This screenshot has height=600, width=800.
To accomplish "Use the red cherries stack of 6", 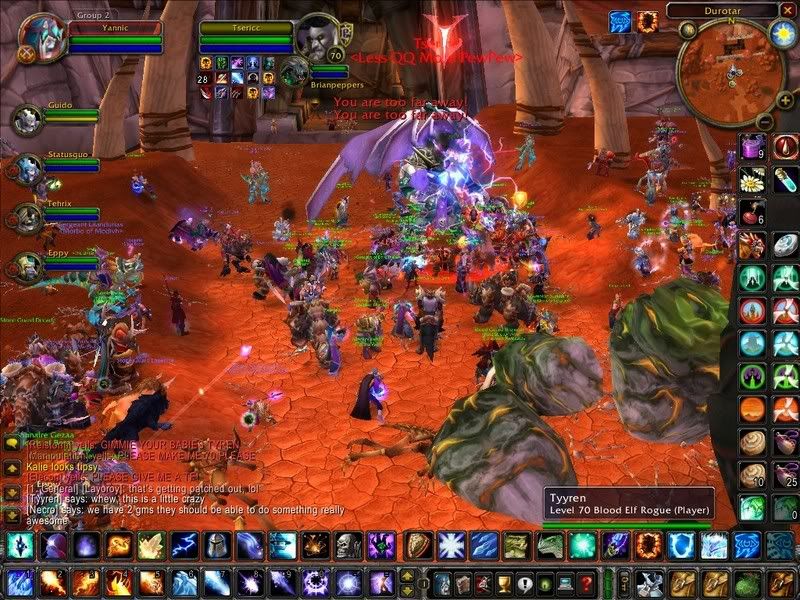I will click(753, 212).
